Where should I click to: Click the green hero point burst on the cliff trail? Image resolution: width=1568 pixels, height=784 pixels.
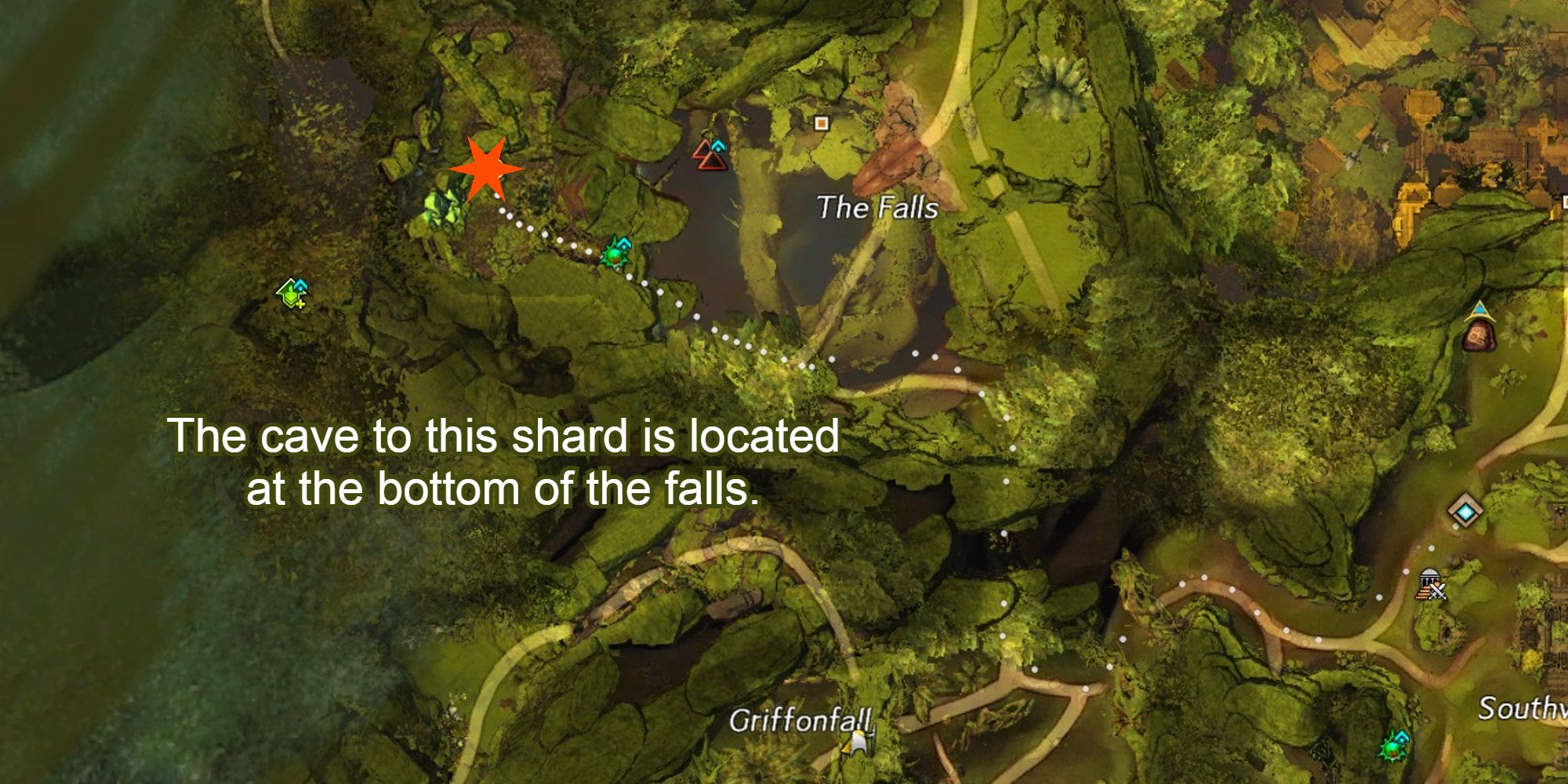(x=612, y=256)
